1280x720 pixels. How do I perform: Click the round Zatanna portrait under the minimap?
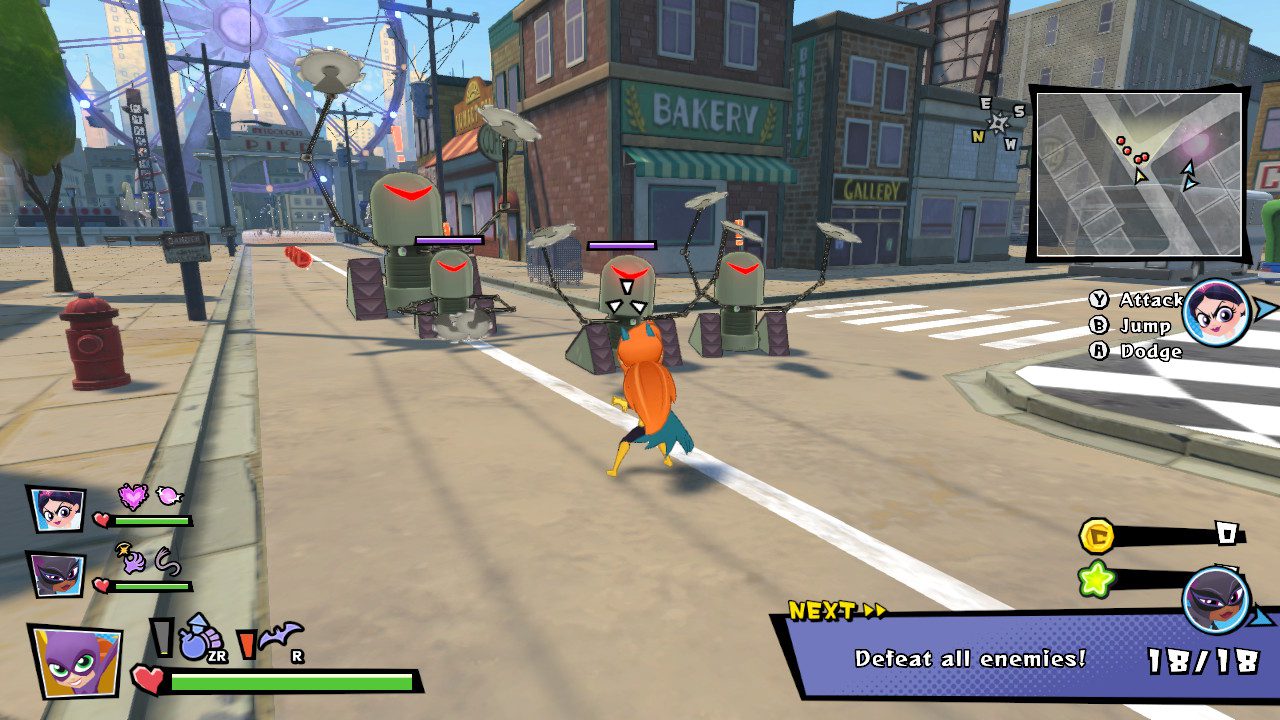coord(1217,312)
